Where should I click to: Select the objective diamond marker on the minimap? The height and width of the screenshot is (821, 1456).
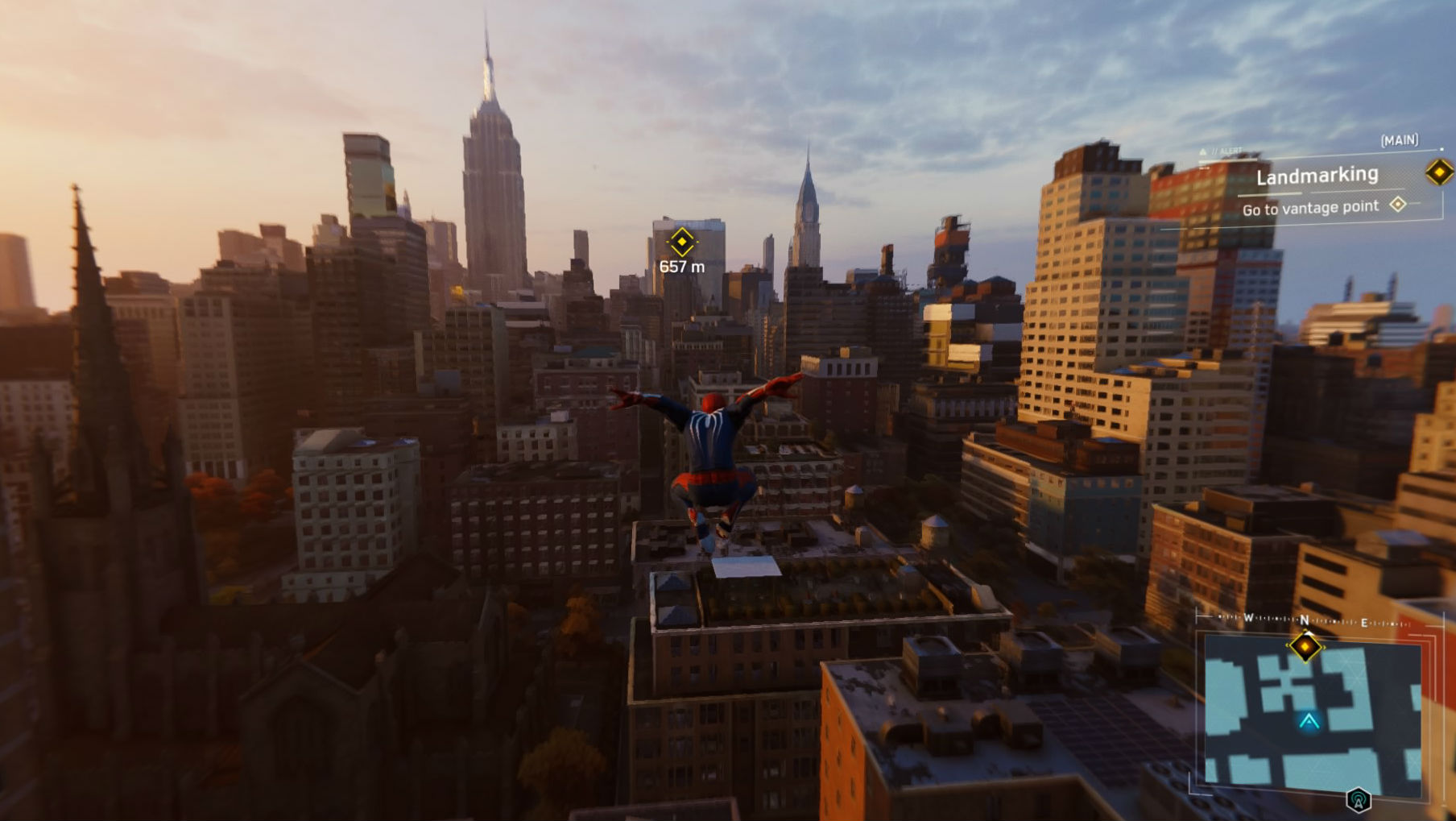pyautogui.click(x=1306, y=647)
